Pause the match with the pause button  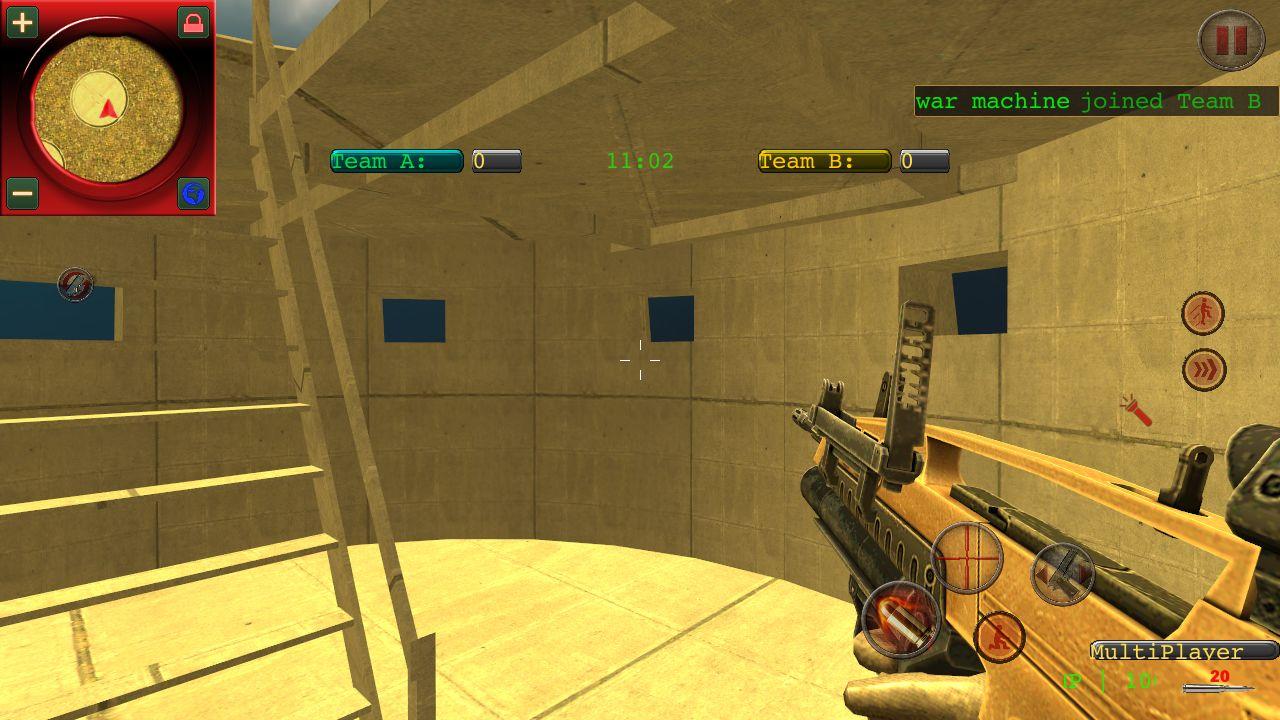[1231, 40]
